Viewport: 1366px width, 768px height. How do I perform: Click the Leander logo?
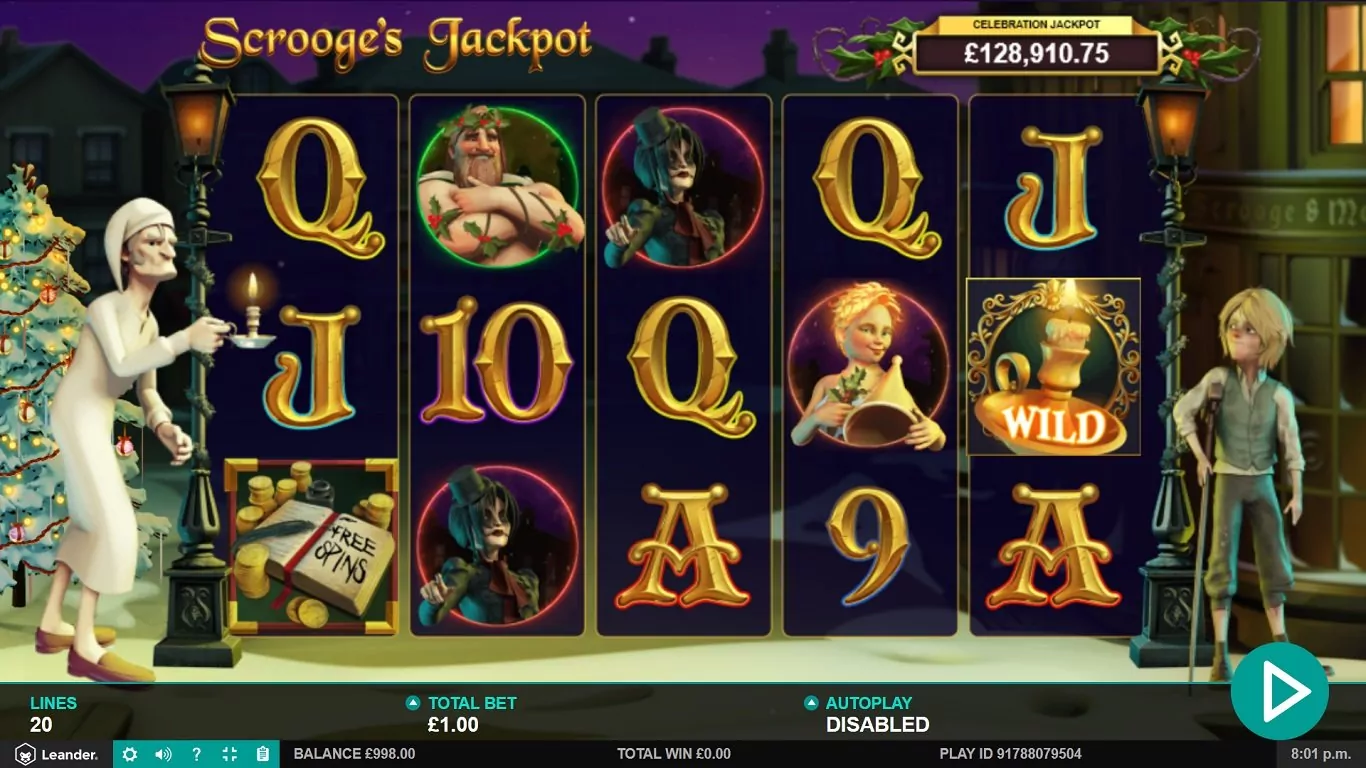tap(56, 754)
